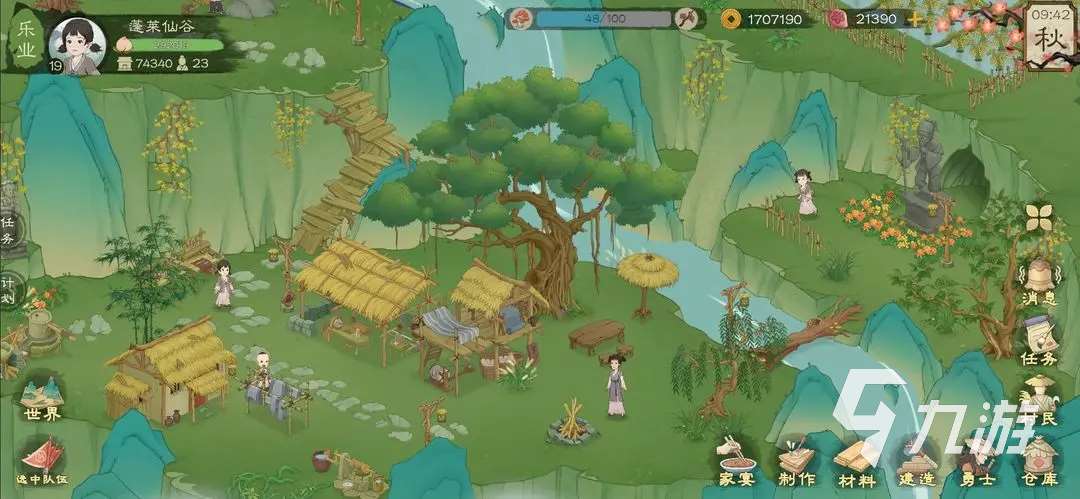Tap the four-petal flower icon
This screenshot has height=499, width=1080.
point(1040,217)
